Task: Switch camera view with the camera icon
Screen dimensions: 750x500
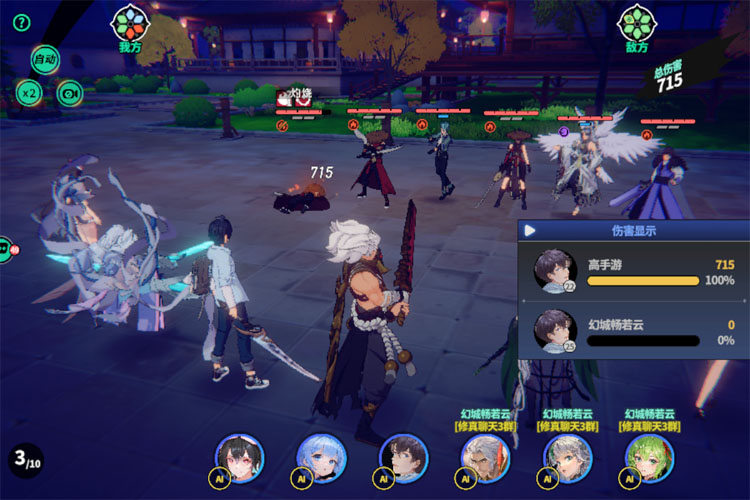Action: click(69, 94)
